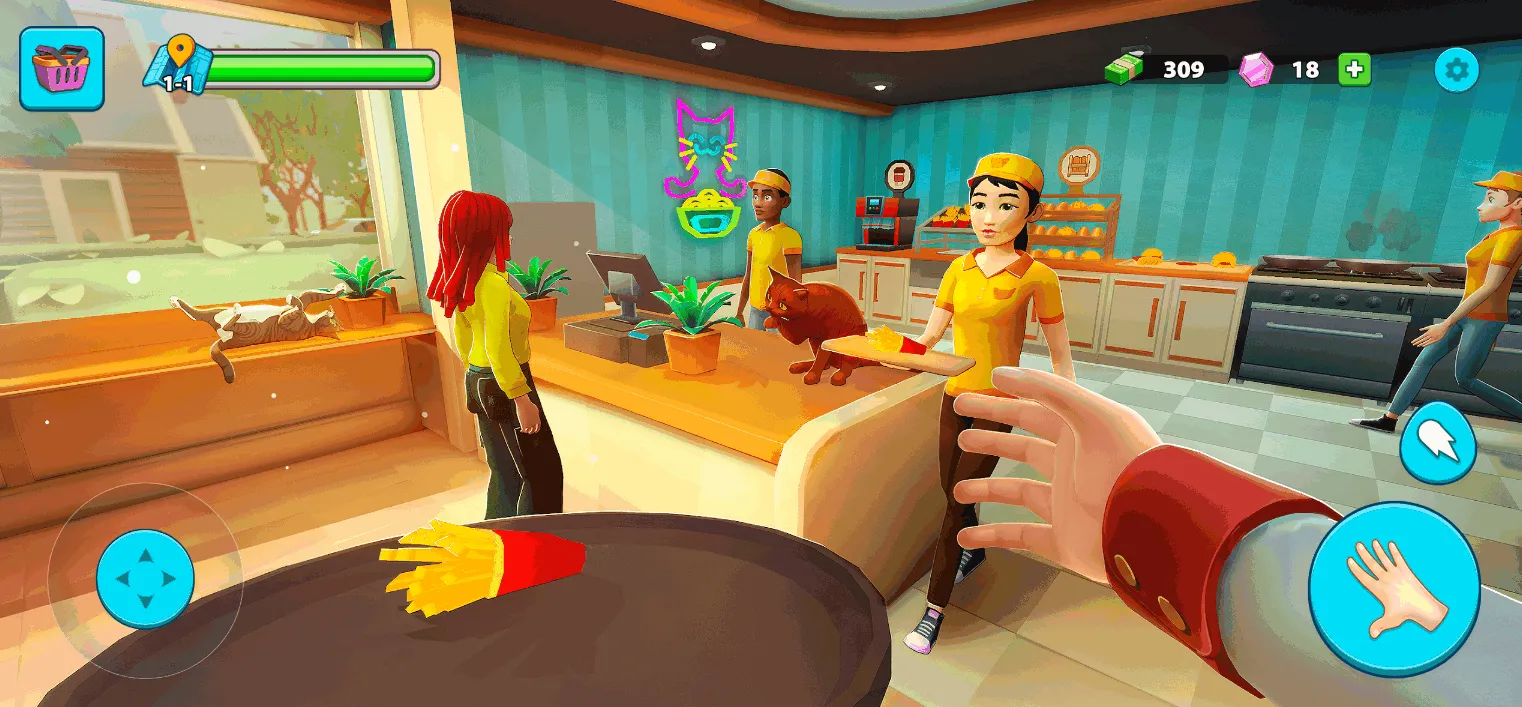Add more gems with the green plus
Viewport: 1522px width, 707px height.
coord(1355,69)
